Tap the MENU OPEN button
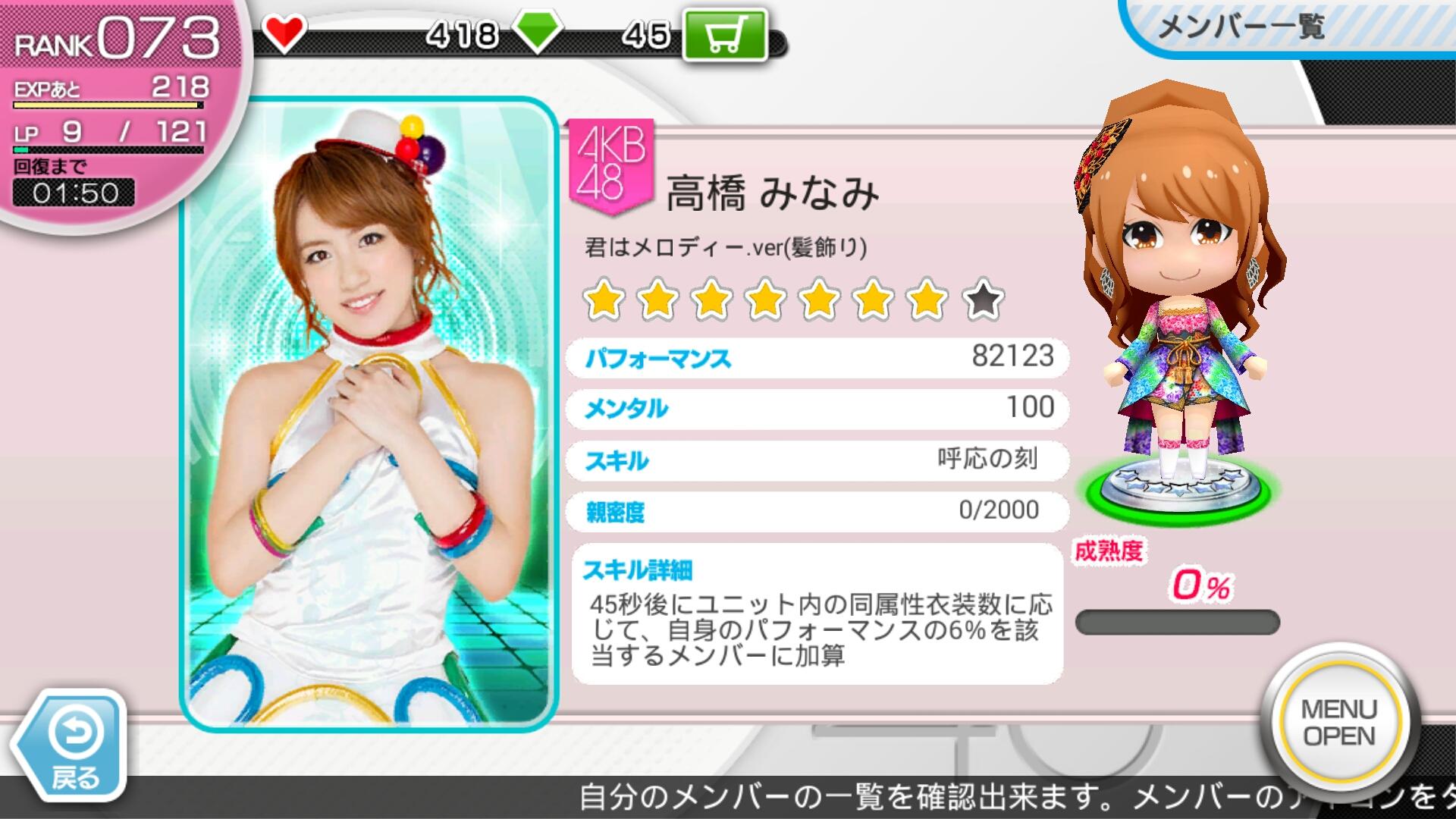Viewport: 1456px width, 819px height. [x=1338, y=723]
